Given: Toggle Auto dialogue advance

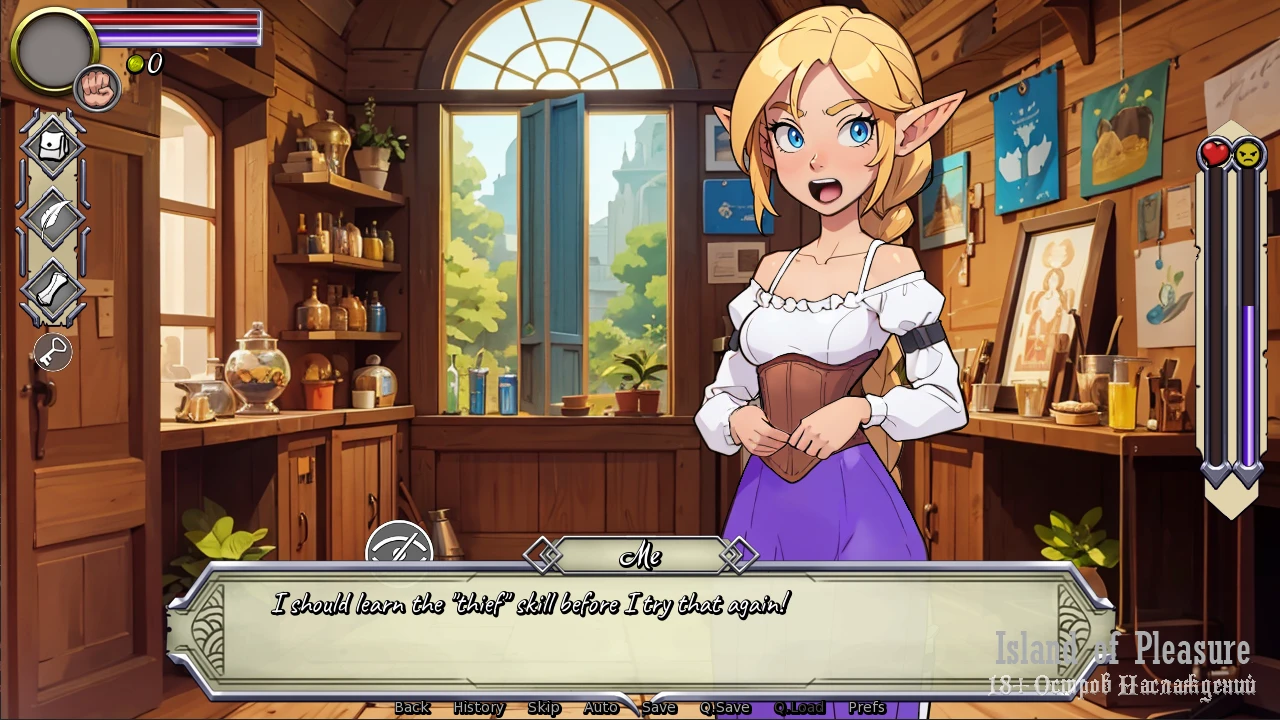Looking at the screenshot, I should [600, 707].
